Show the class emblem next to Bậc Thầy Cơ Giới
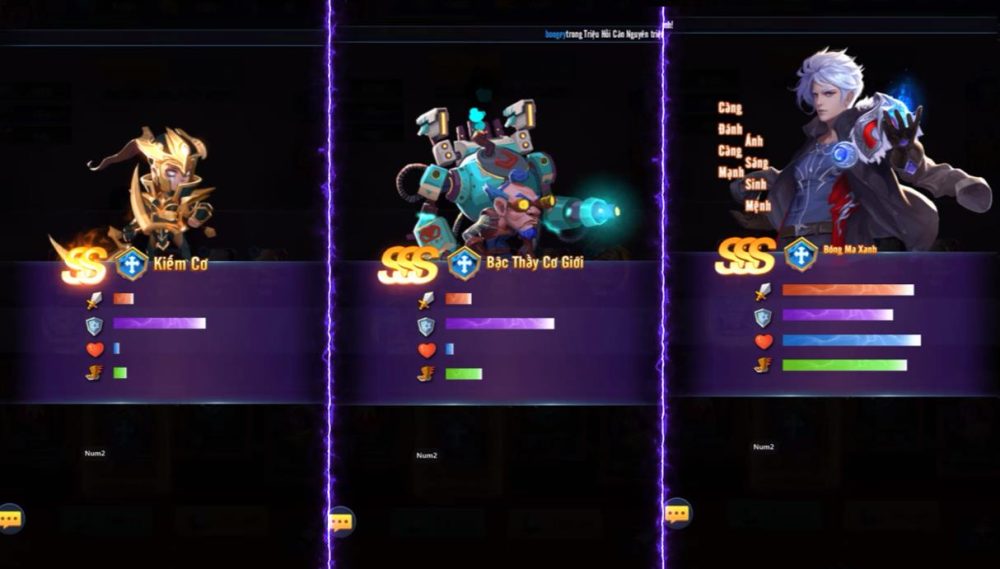Screen dimensions: 1000x569 tap(464, 263)
